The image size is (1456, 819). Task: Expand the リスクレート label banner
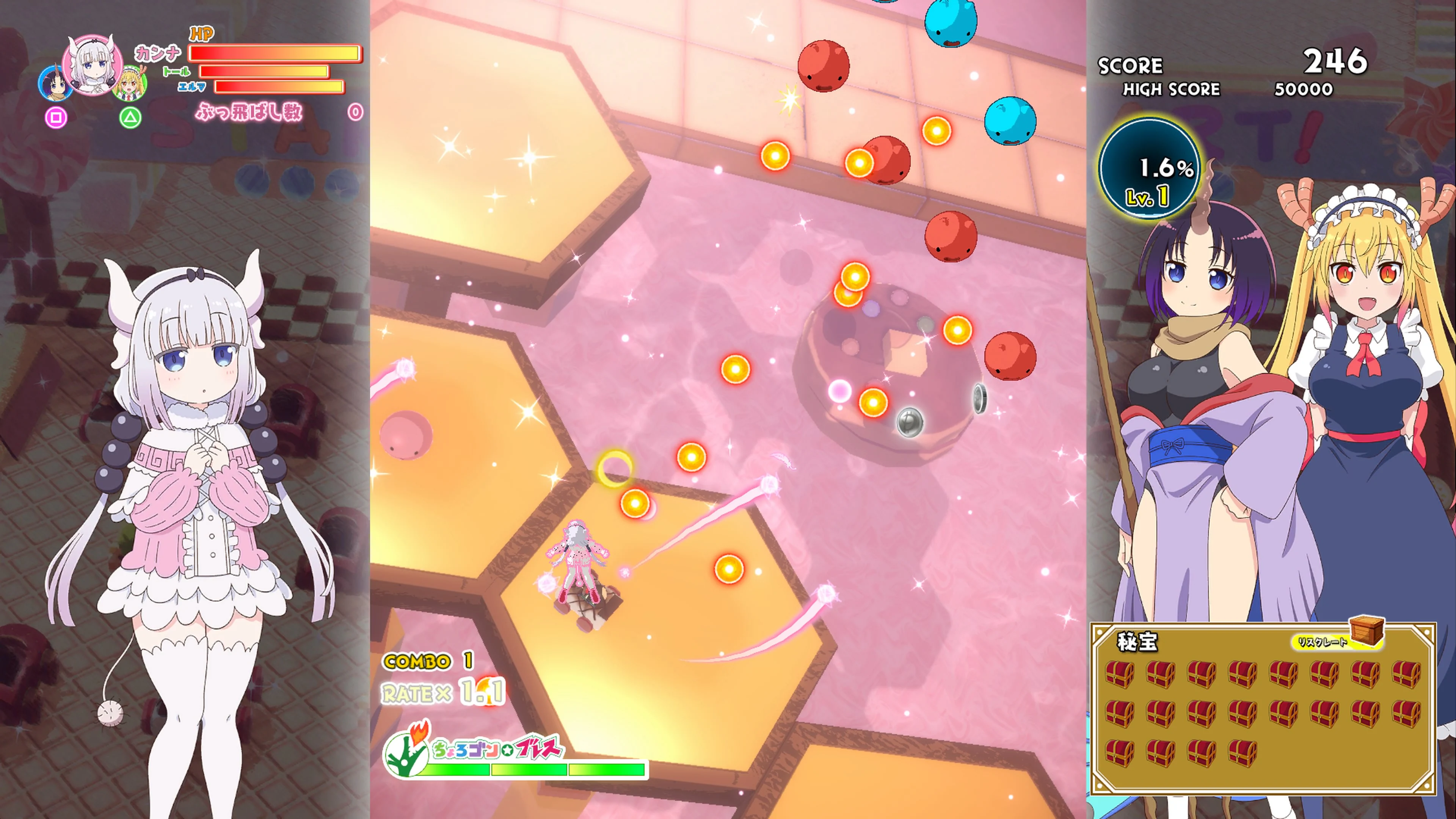pos(1329,644)
